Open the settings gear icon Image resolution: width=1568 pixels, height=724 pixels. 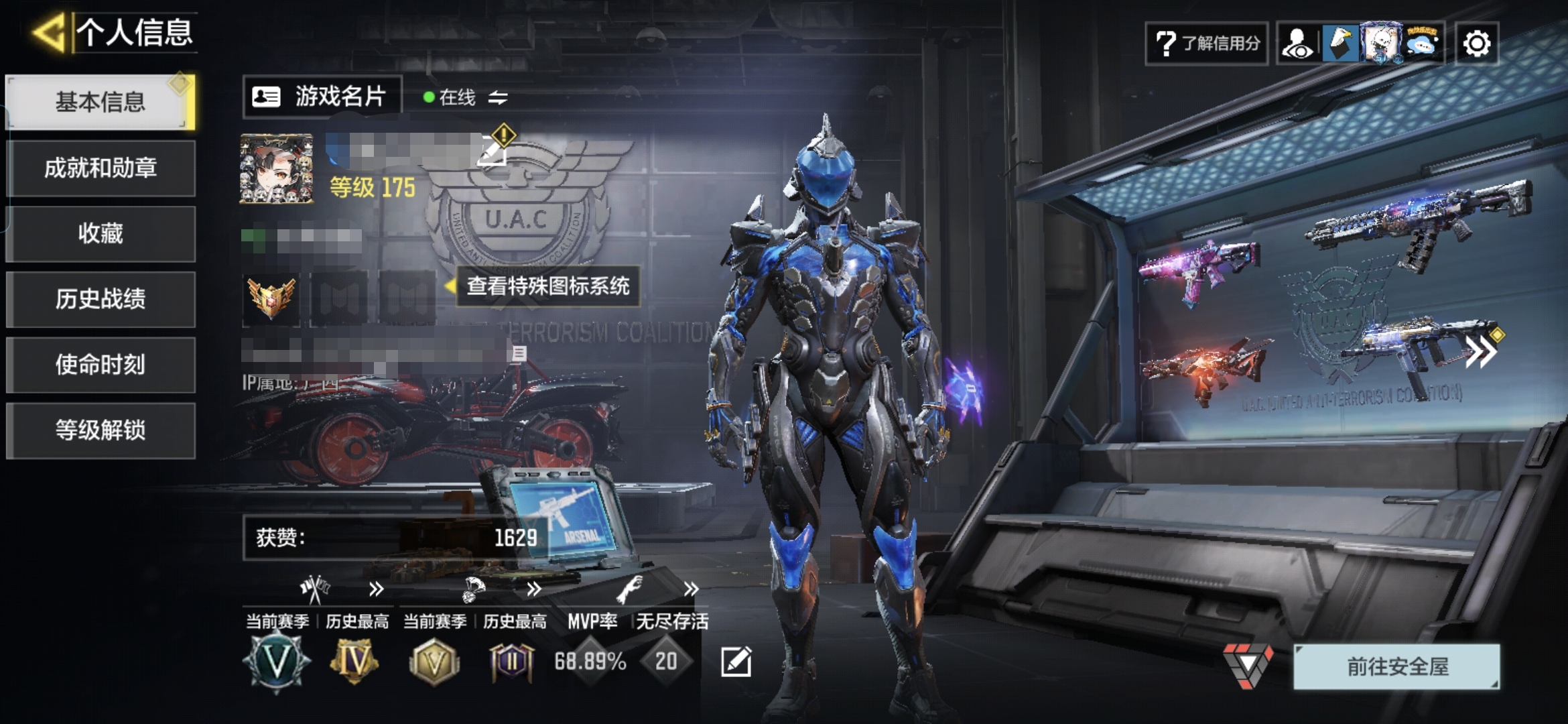[1477, 44]
